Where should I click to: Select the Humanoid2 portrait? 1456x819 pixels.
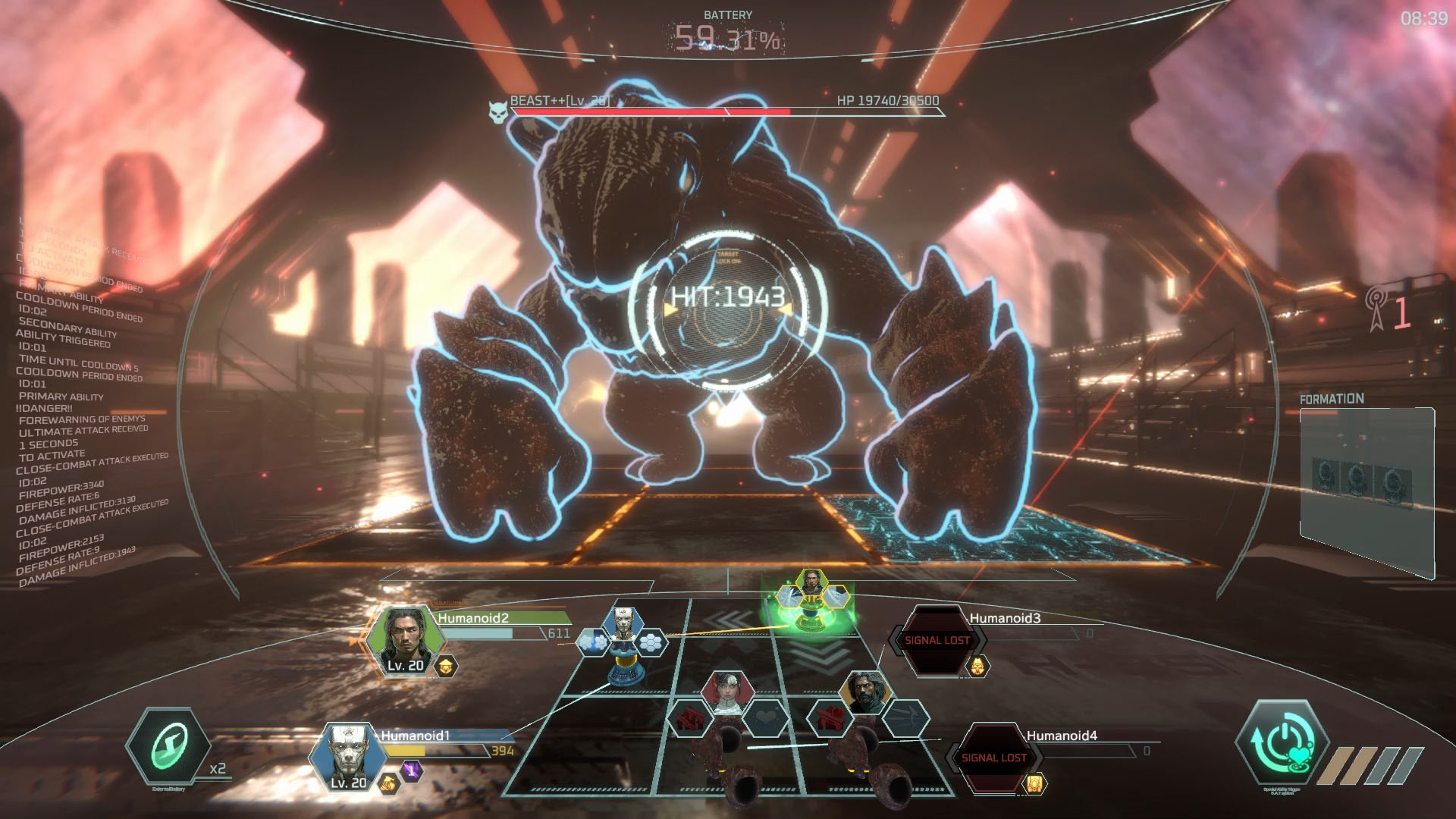click(x=405, y=639)
